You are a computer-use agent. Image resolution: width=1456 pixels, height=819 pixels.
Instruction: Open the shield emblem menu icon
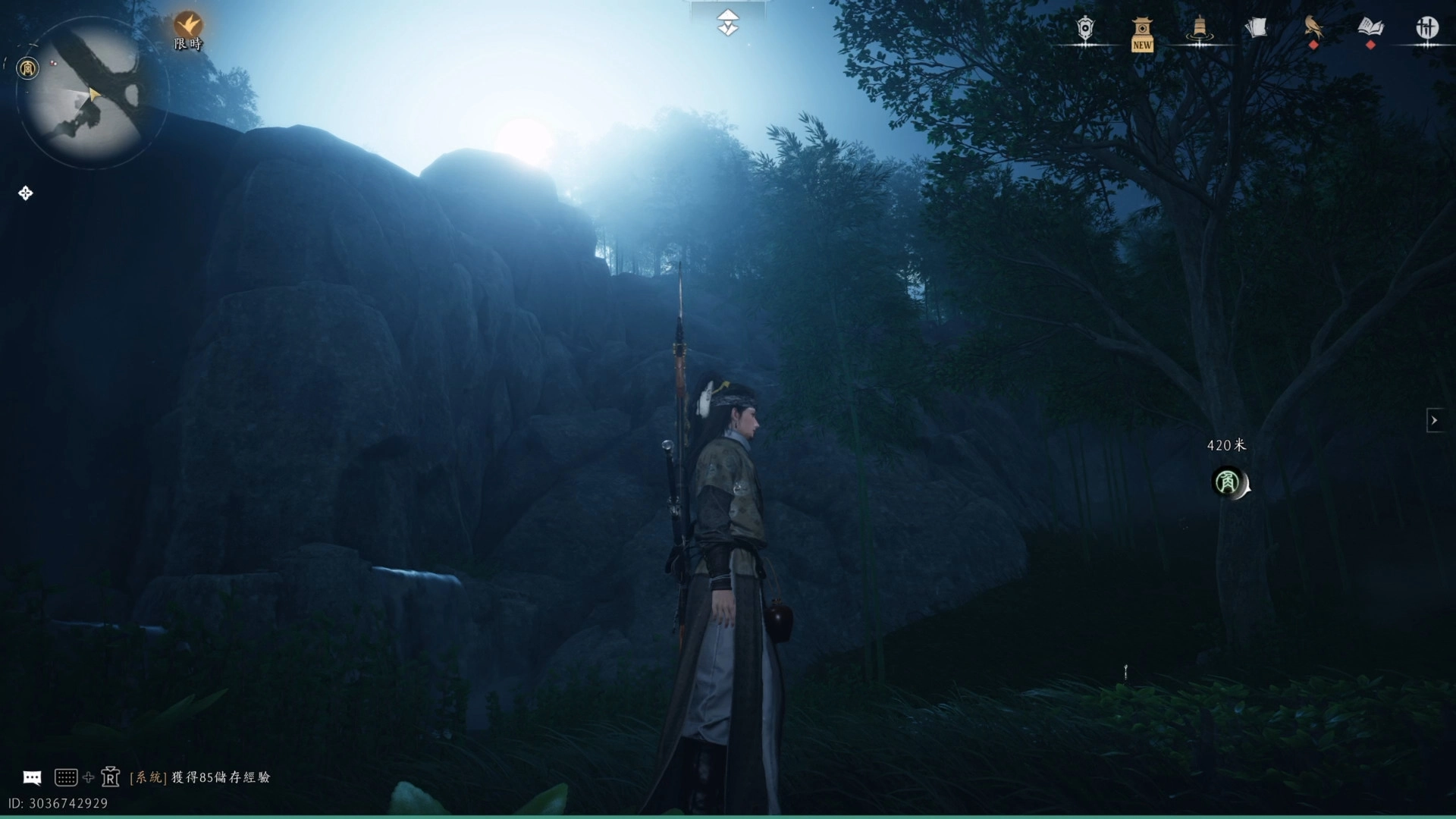coord(1086,29)
